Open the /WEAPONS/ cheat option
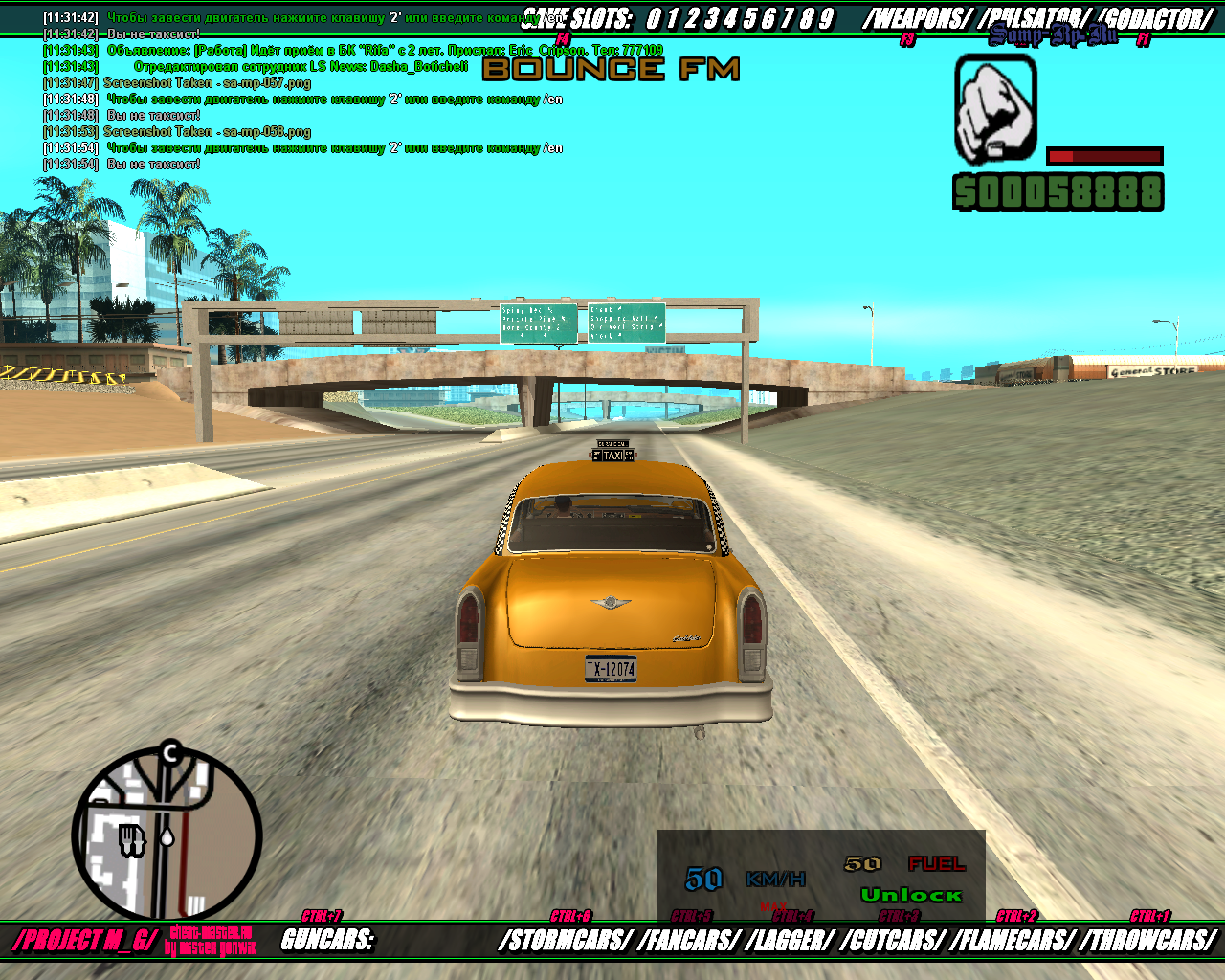1225x980 pixels. click(917, 19)
